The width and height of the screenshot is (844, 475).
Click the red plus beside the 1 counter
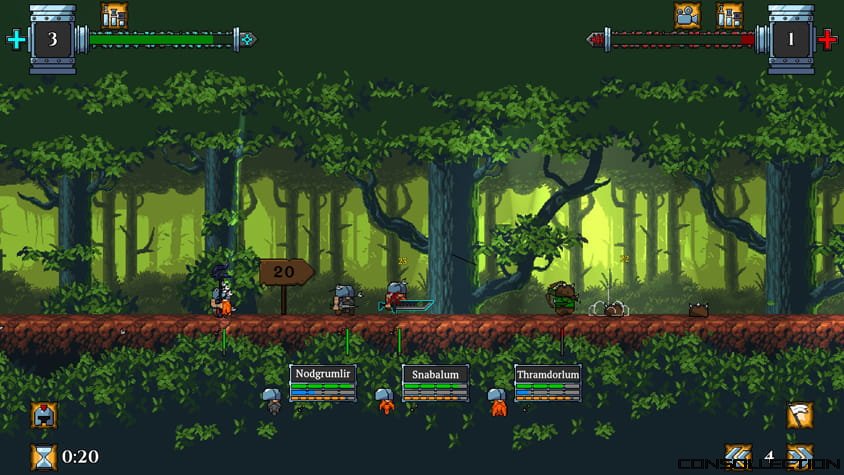pos(827,40)
